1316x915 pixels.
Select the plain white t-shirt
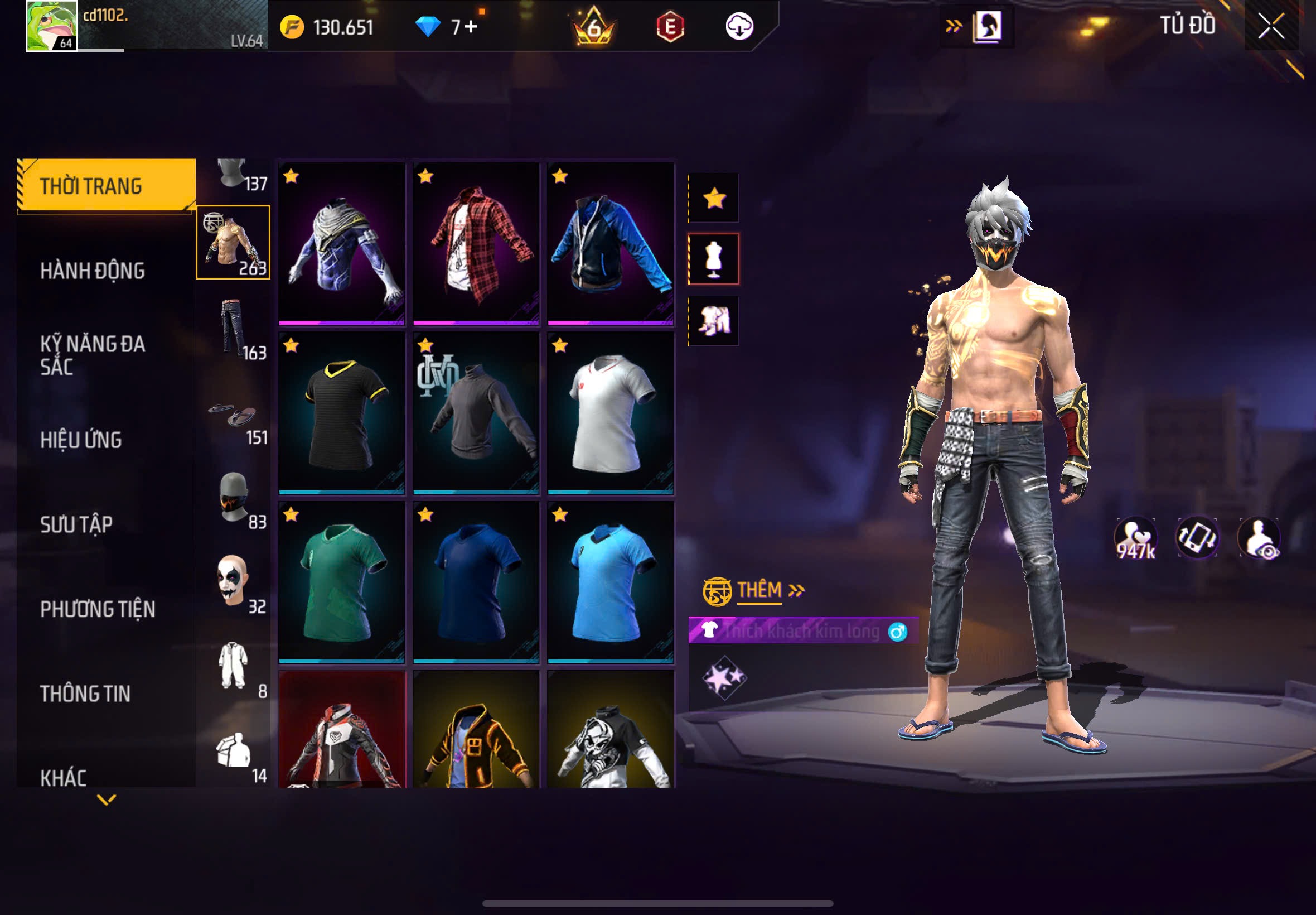pyautogui.click(x=611, y=413)
